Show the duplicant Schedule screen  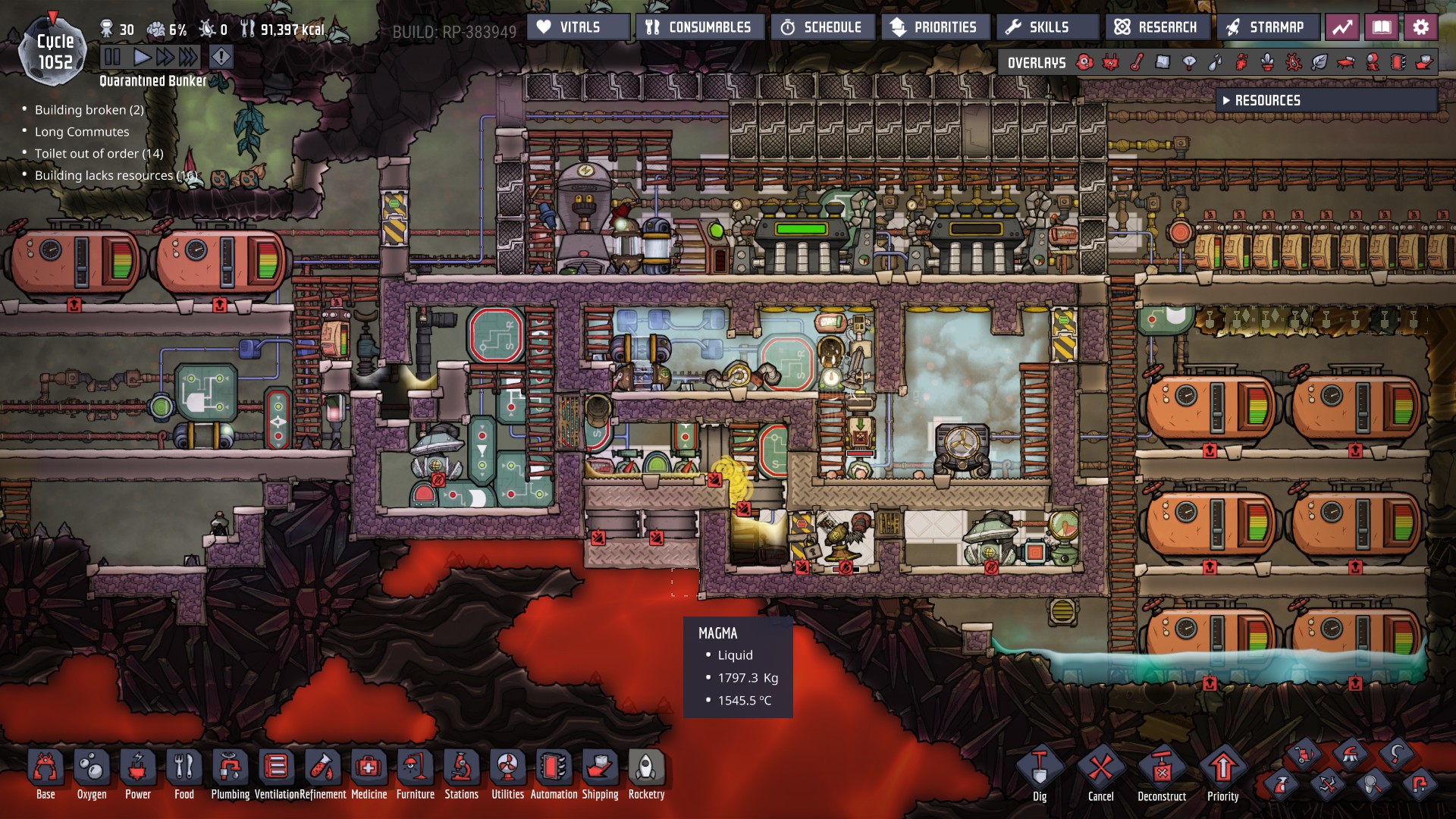tap(822, 27)
